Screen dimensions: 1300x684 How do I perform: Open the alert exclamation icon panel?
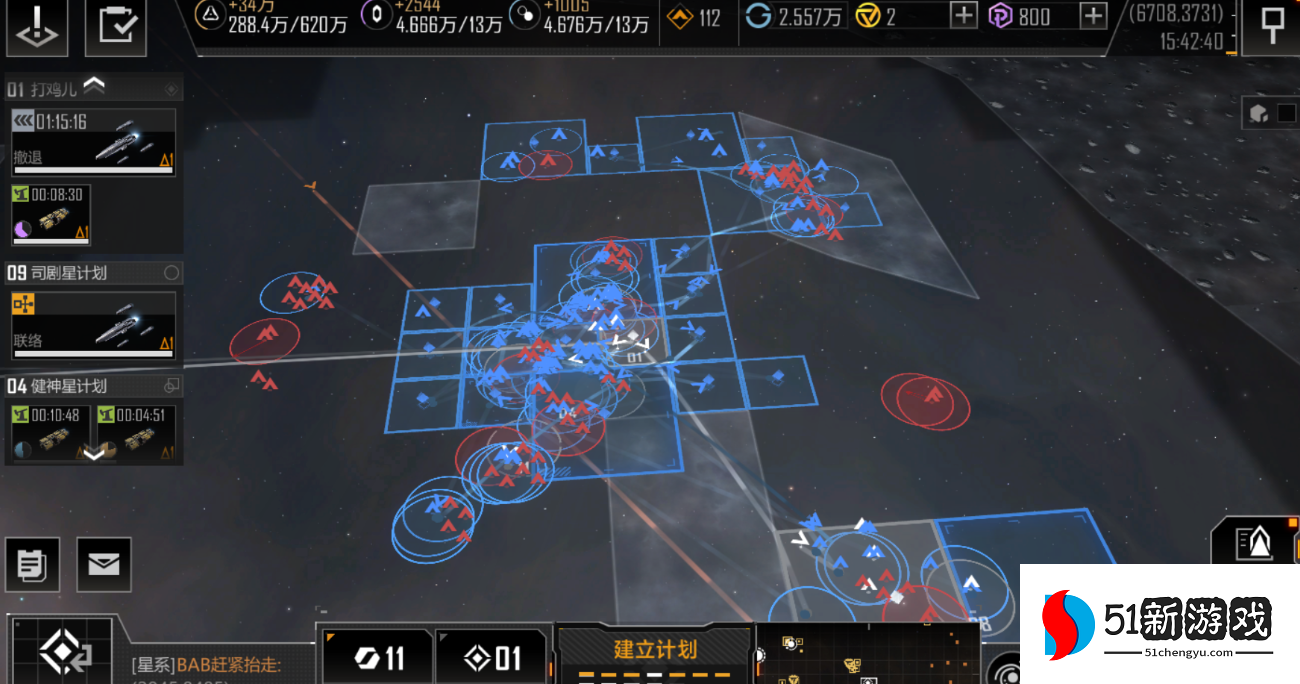pyautogui.click(x=37, y=26)
